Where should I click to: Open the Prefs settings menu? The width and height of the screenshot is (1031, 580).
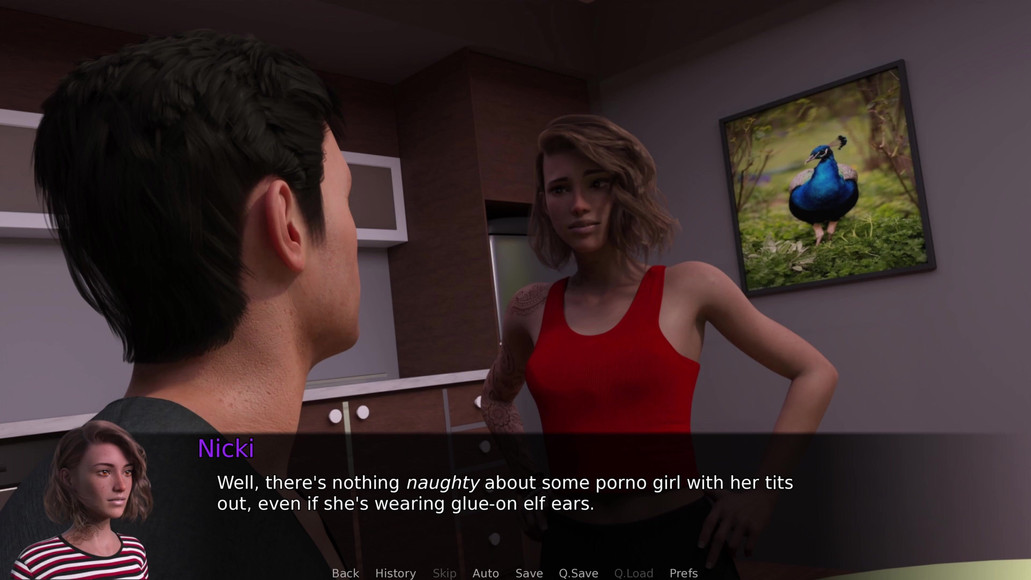tap(683, 573)
